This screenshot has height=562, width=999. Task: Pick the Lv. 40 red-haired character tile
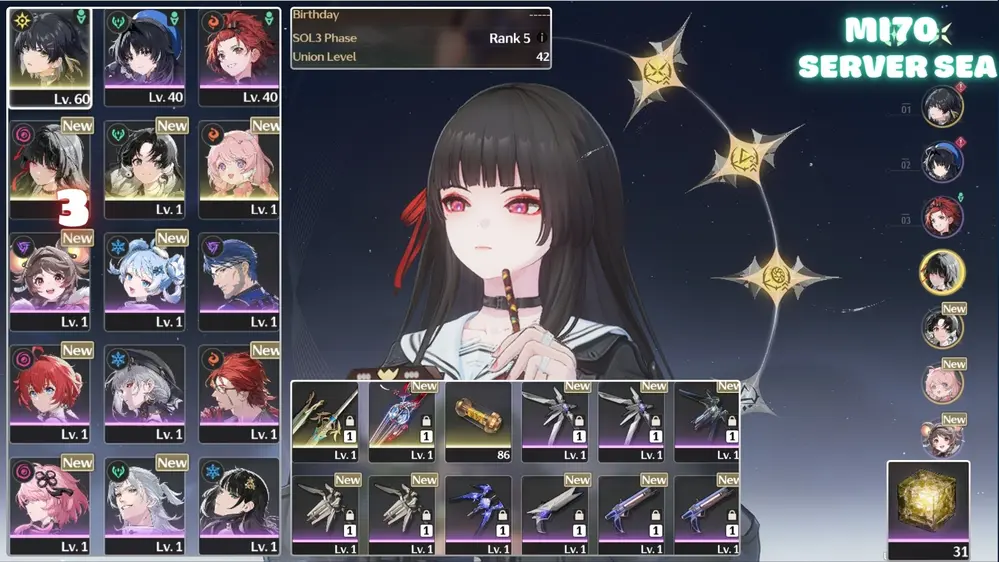pyautogui.click(x=239, y=56)
